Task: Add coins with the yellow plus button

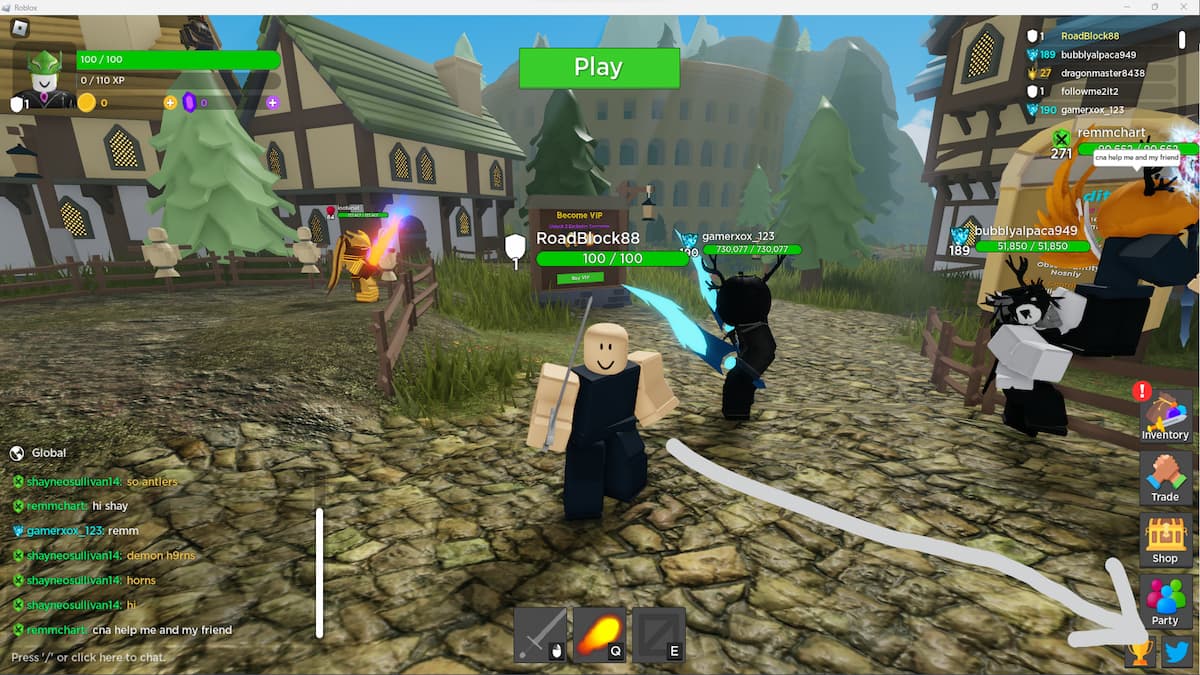Action: tap(170, 102)
